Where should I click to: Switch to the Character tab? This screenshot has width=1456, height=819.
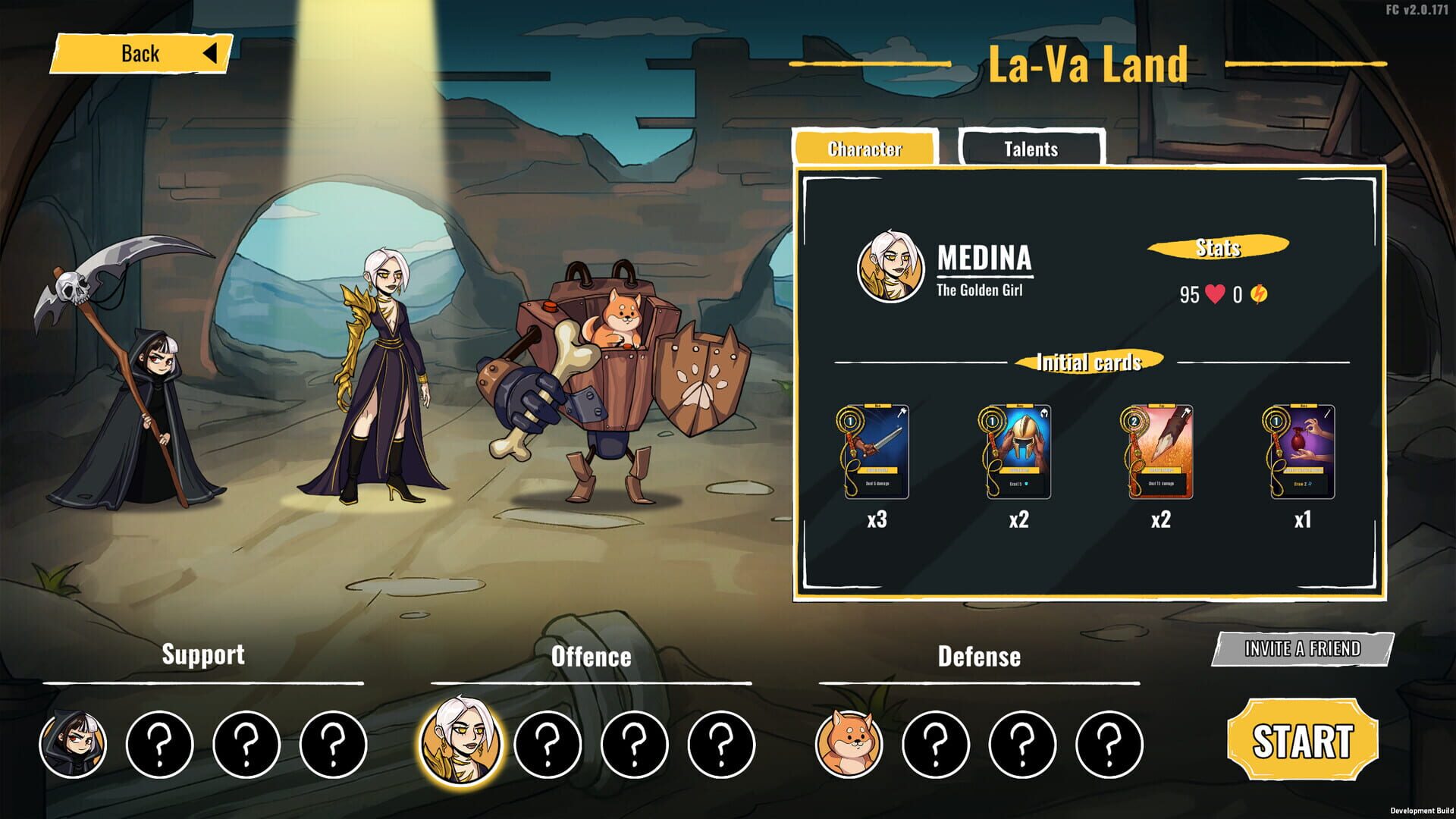pos(864,149)
